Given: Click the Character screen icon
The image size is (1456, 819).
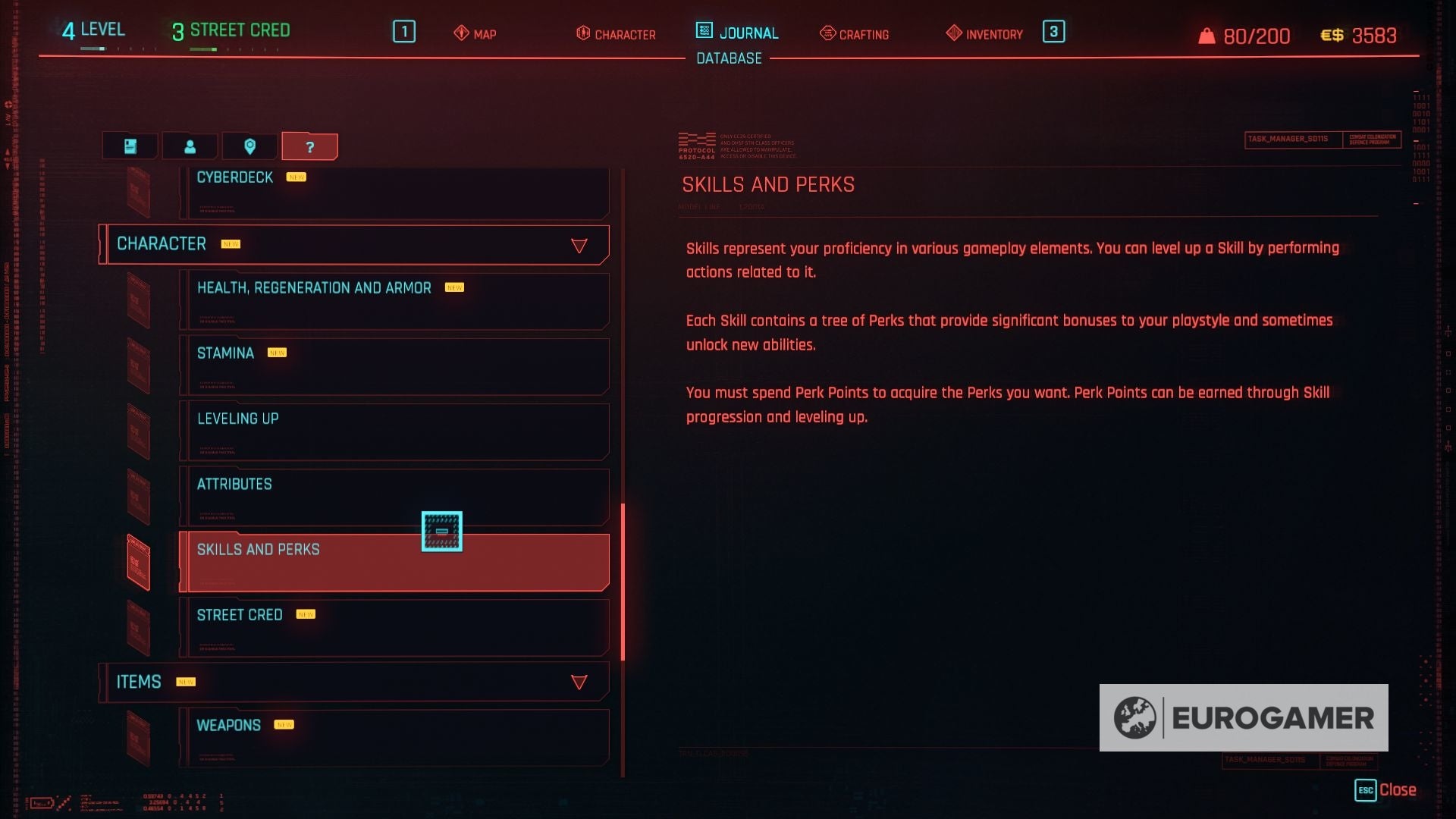Looking at the screenshot, I should coord(584,33).
